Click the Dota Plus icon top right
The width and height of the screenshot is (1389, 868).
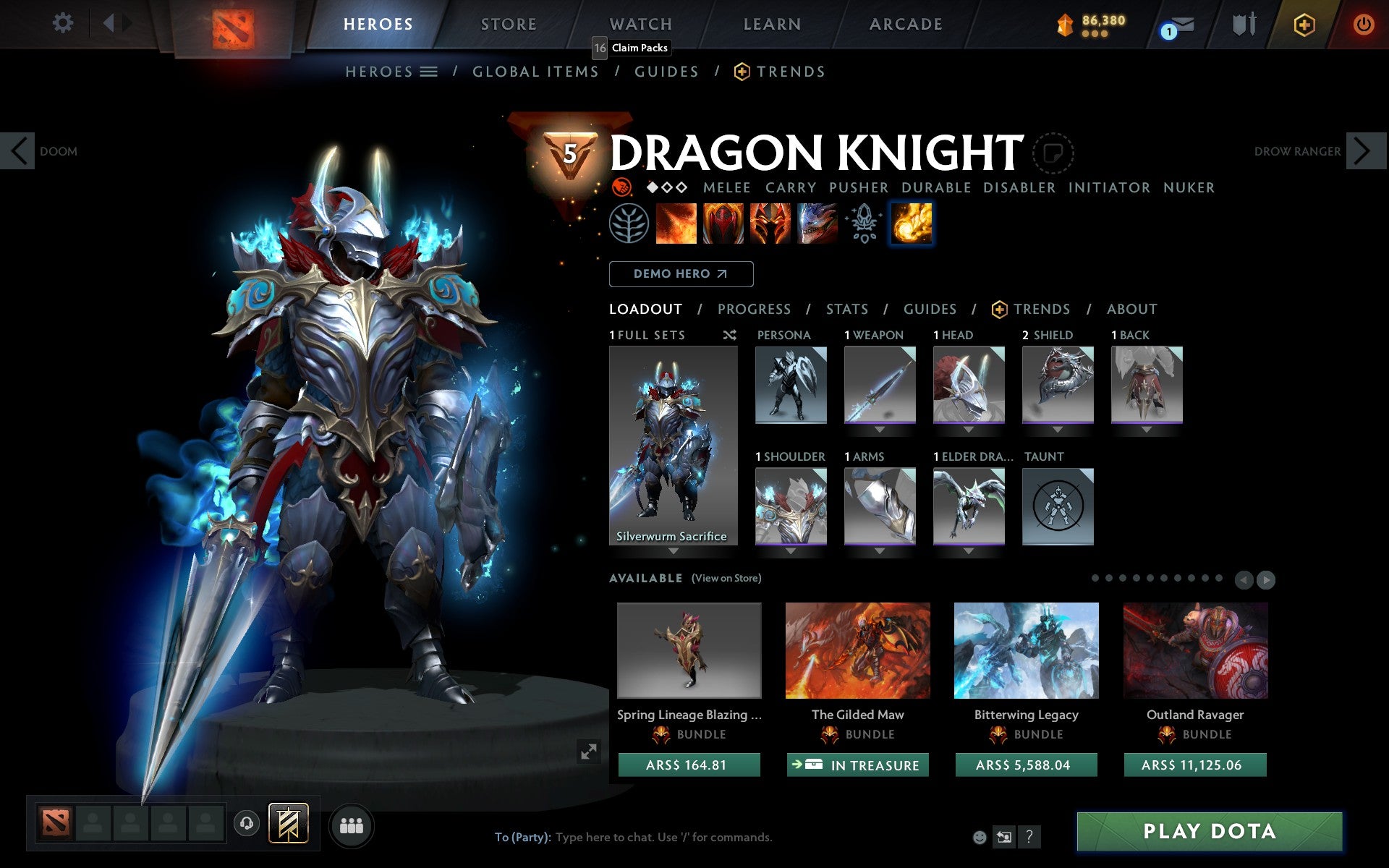(1303, 24)
